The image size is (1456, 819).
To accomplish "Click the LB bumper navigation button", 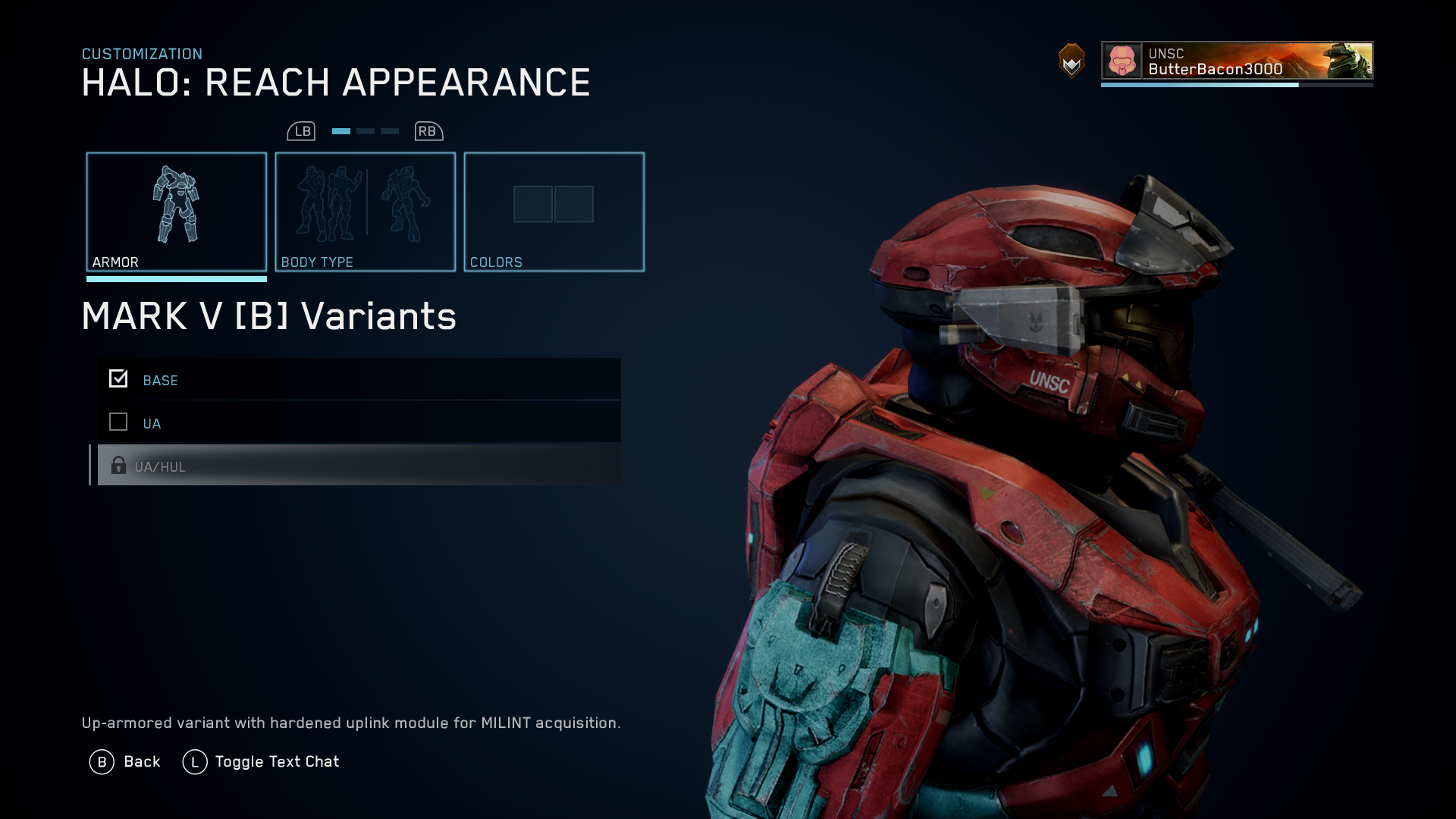I will point(302,130).
